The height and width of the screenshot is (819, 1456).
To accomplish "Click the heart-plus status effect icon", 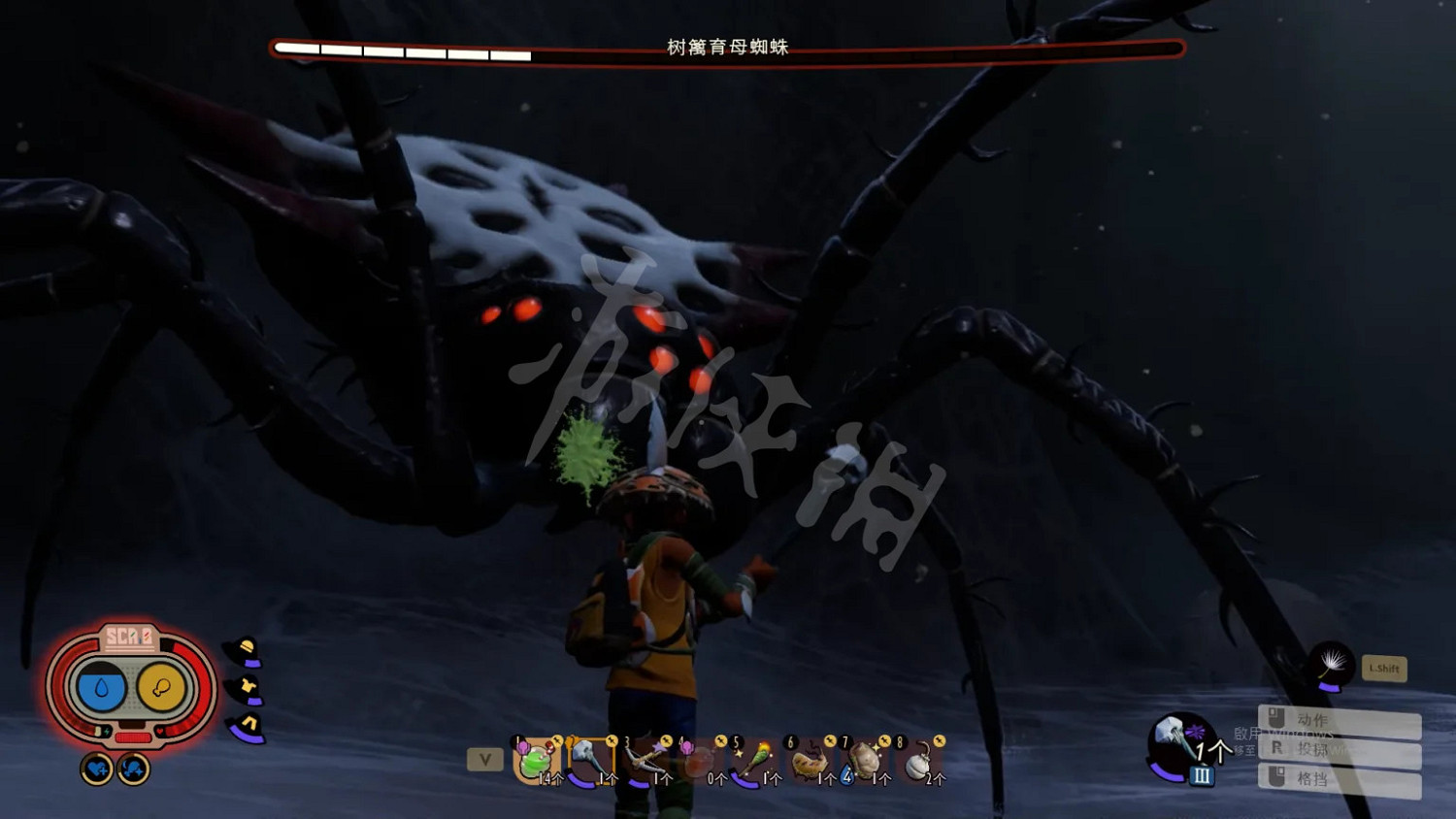I will [96, 770].
